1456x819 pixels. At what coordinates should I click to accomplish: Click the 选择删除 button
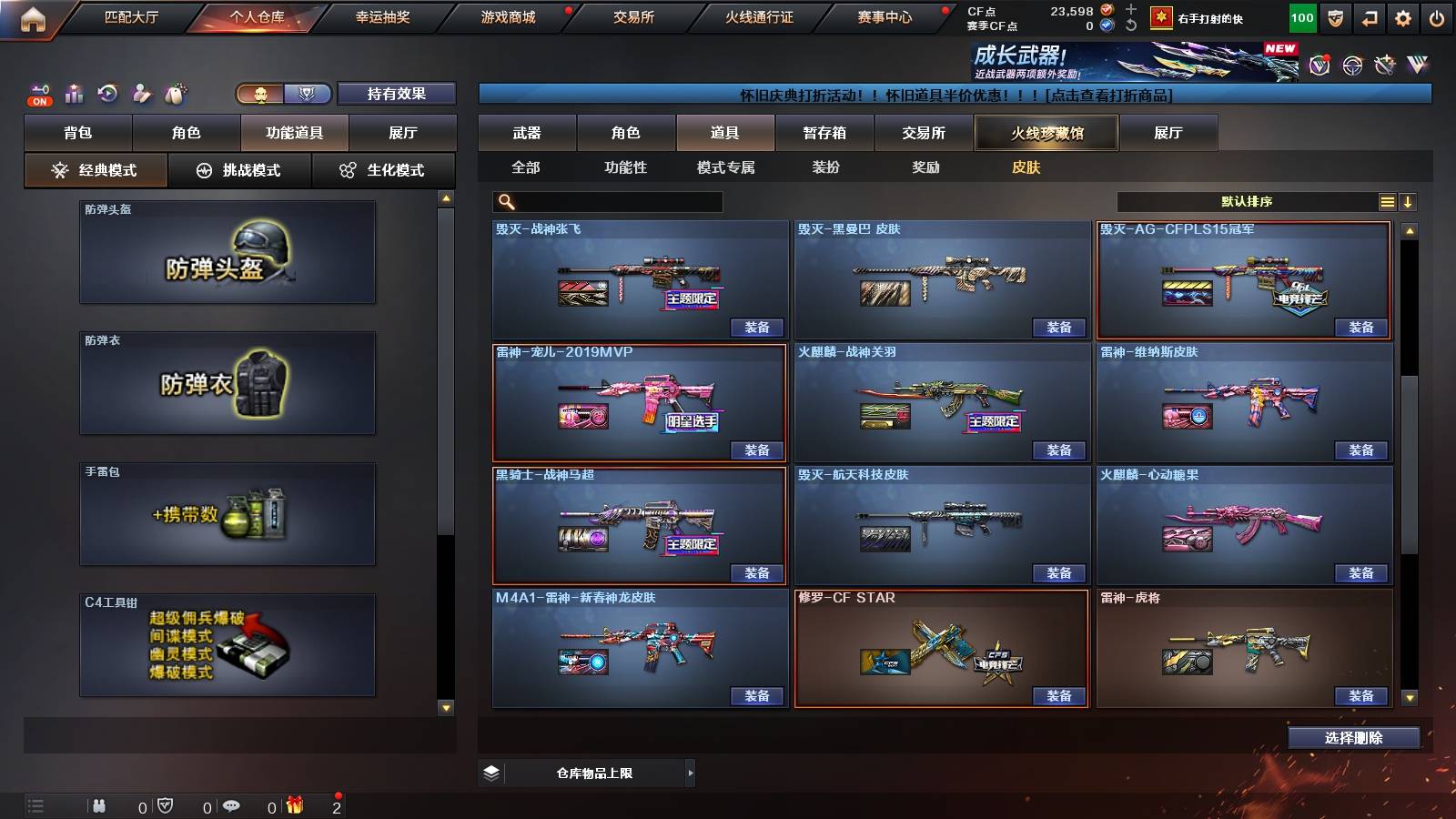coord(1353,737)
